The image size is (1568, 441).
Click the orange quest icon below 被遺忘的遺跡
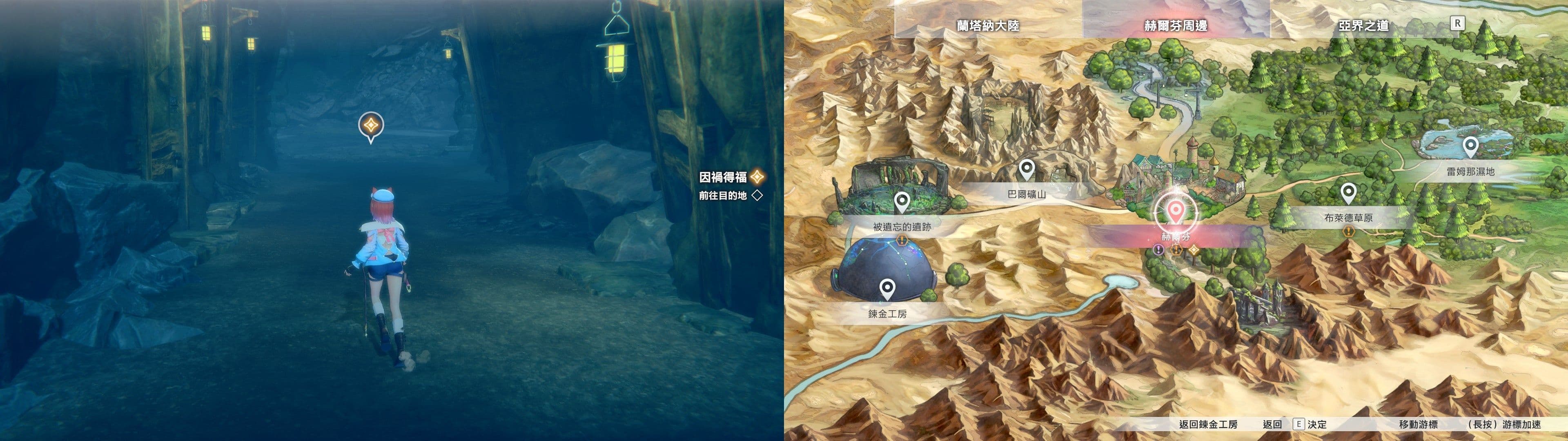pyautogui.click(x=902, y=241)
